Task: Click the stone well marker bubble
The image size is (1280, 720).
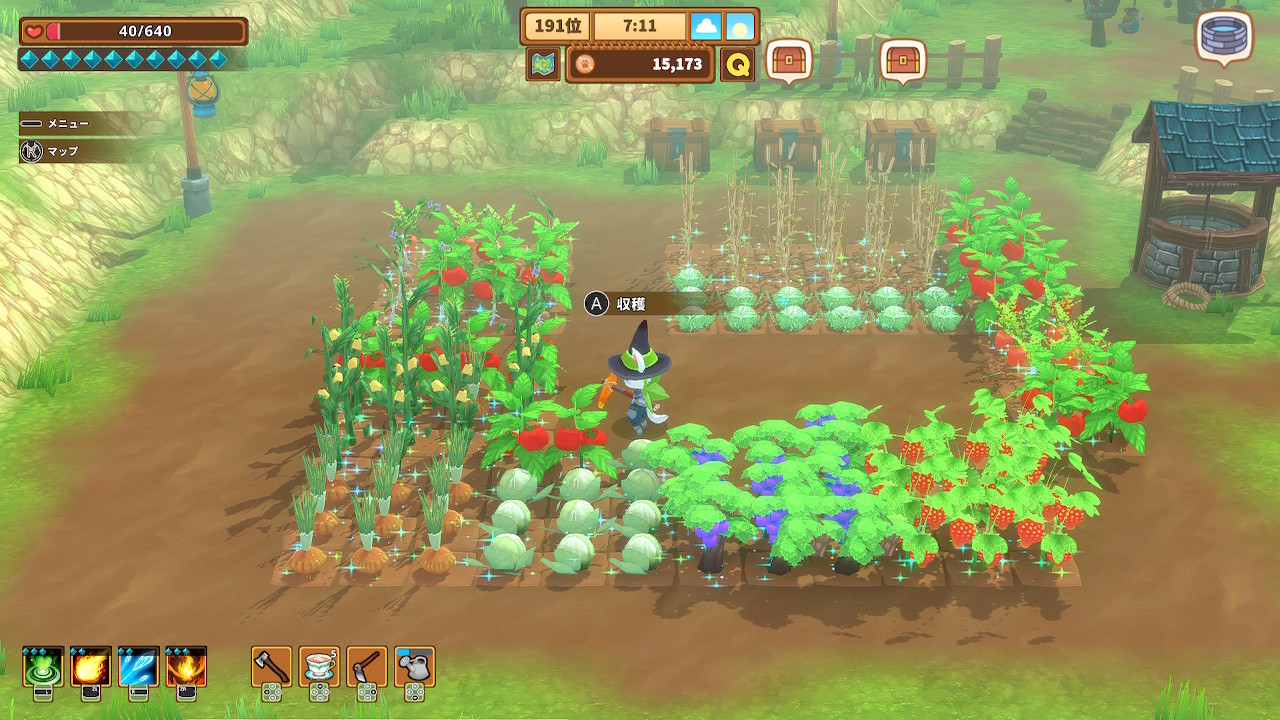Action: 1224,37
